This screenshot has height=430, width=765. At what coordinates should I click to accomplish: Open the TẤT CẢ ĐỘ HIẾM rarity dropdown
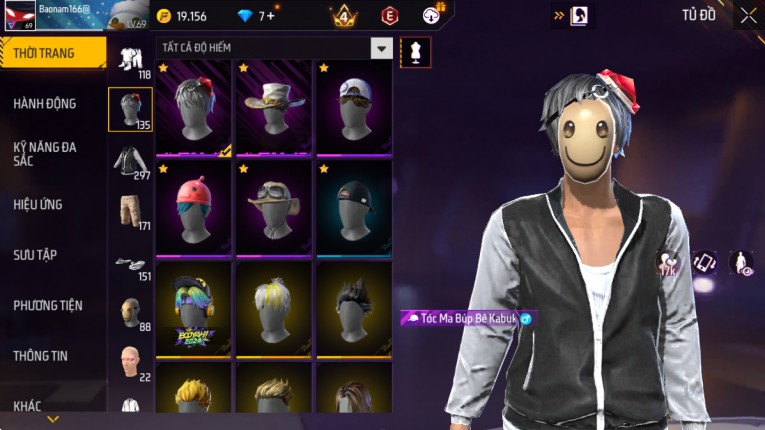pos(273,48)
